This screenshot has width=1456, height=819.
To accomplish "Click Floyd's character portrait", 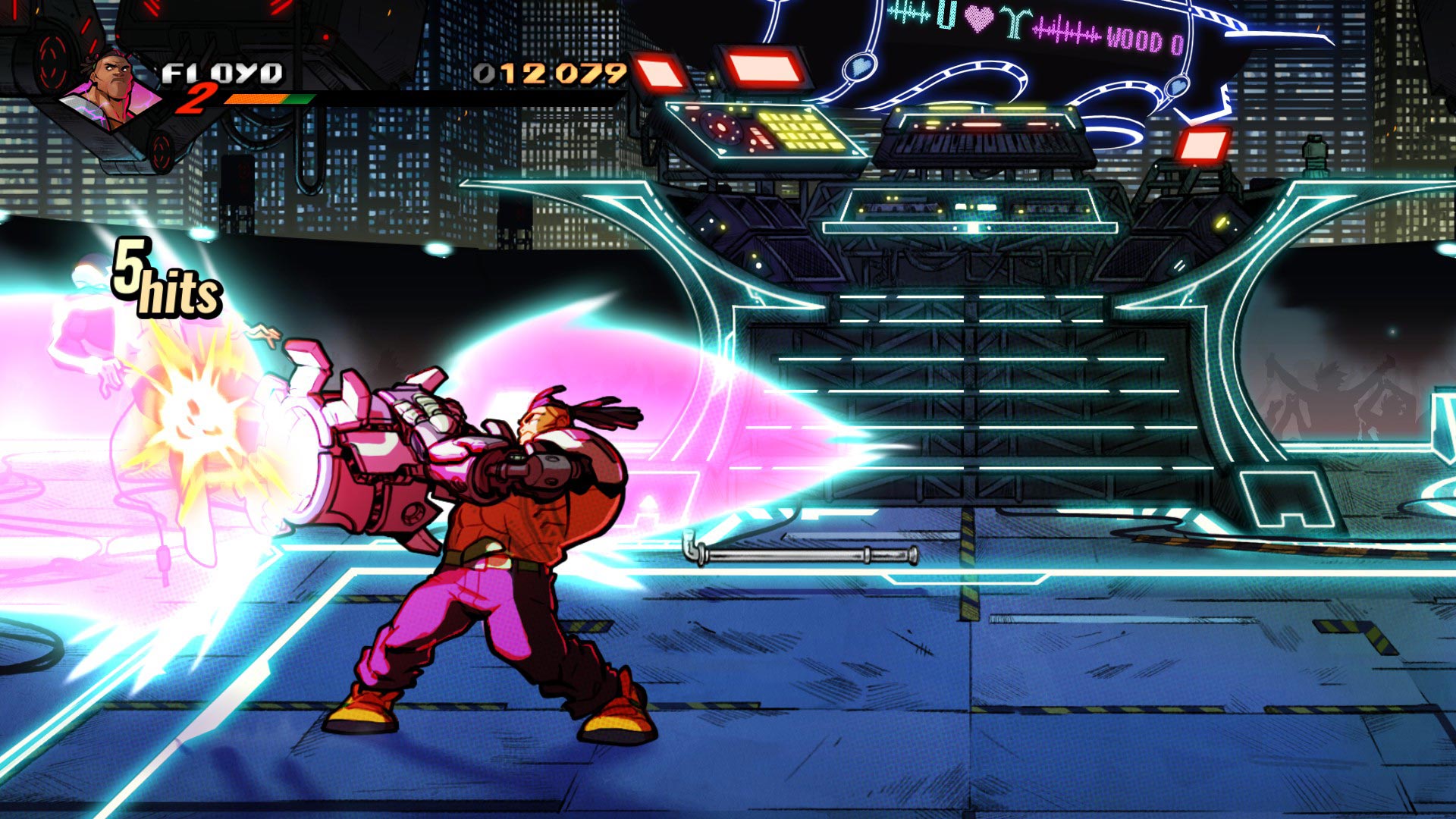I will pyautogui.click(x=111, y=91).
